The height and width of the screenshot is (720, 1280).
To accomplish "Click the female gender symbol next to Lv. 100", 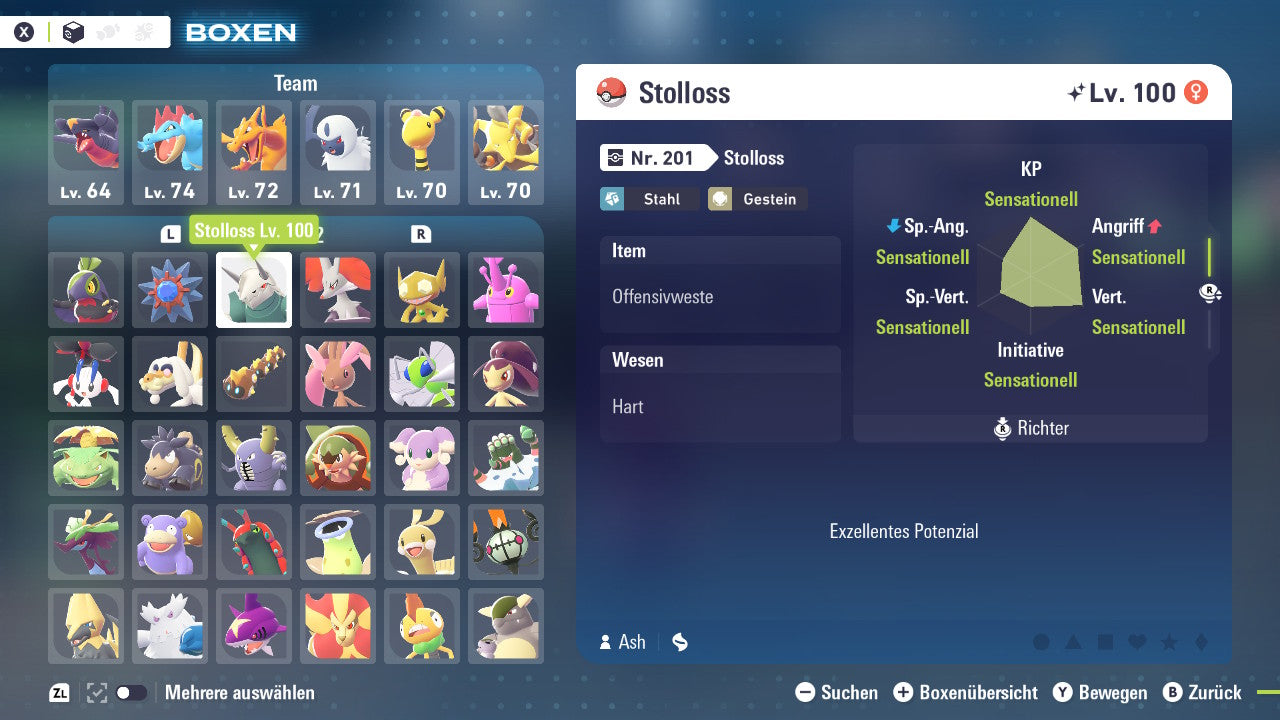I will (1196, 92).
